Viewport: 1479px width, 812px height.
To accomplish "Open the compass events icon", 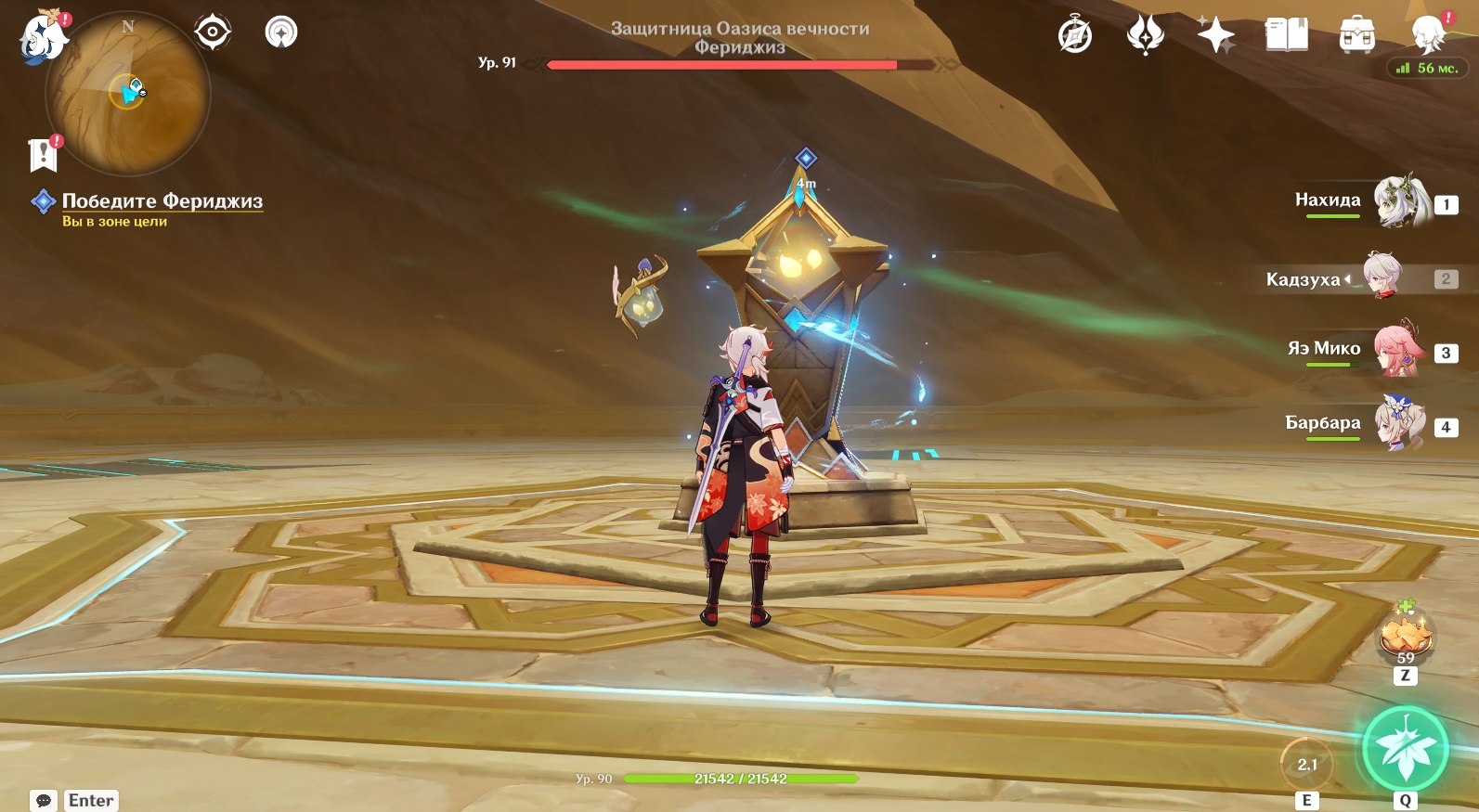I will tap(1075, 35).
